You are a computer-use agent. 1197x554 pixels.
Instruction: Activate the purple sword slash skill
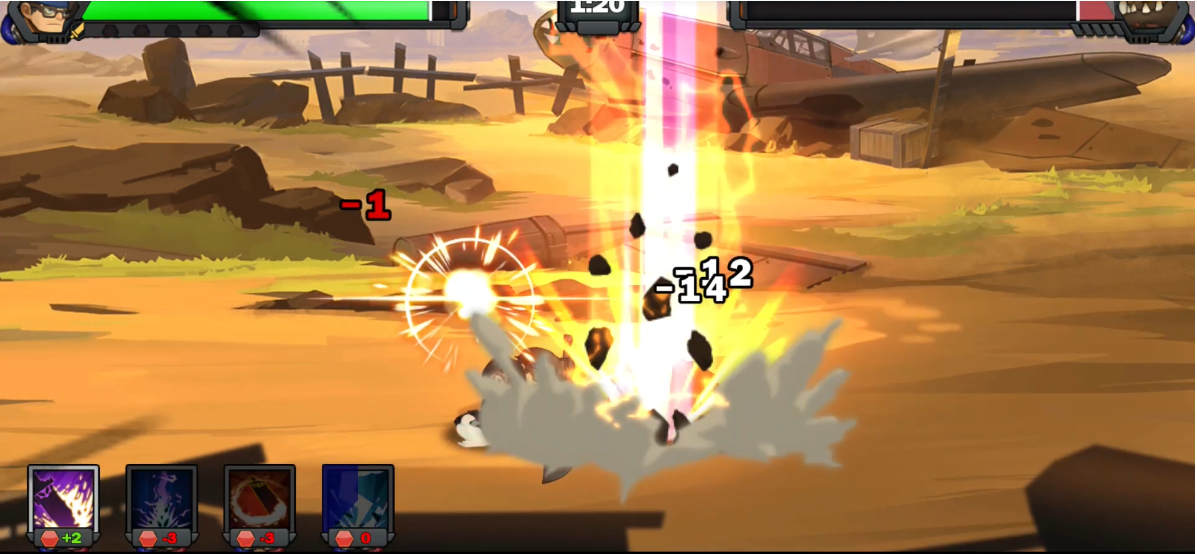pos(64,499)
